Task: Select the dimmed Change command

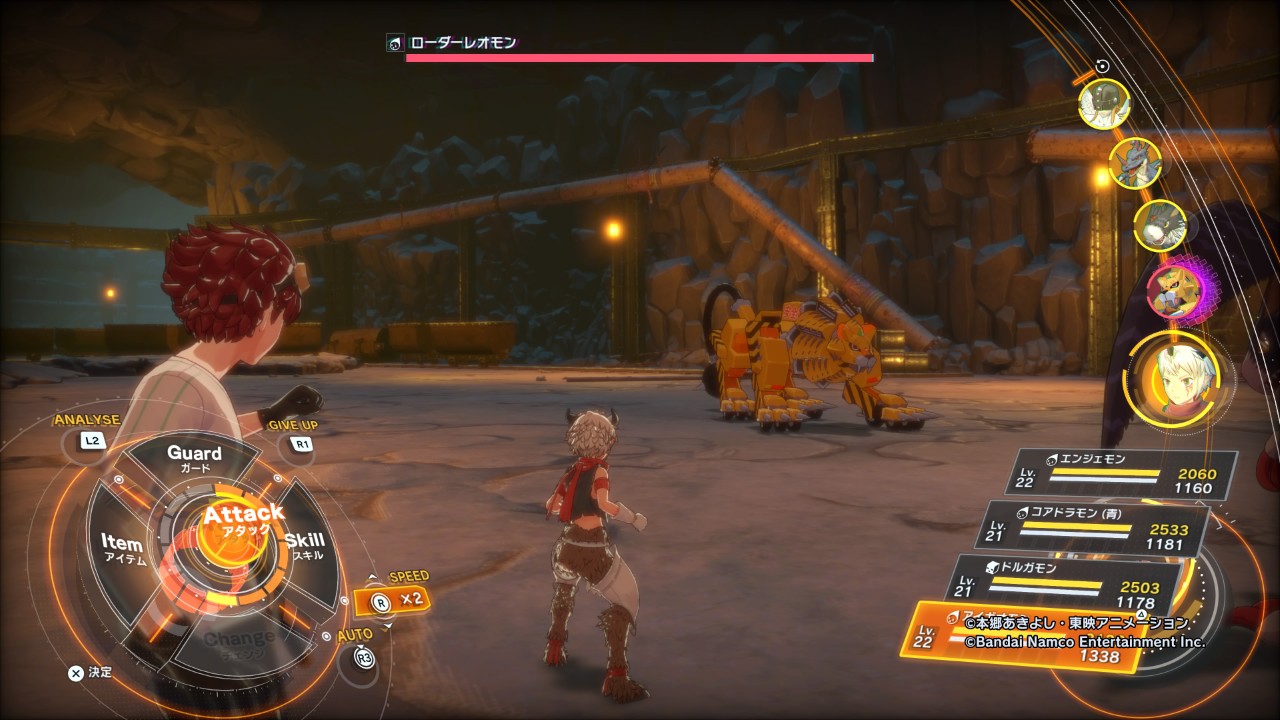Action: (x=238, y=640)
